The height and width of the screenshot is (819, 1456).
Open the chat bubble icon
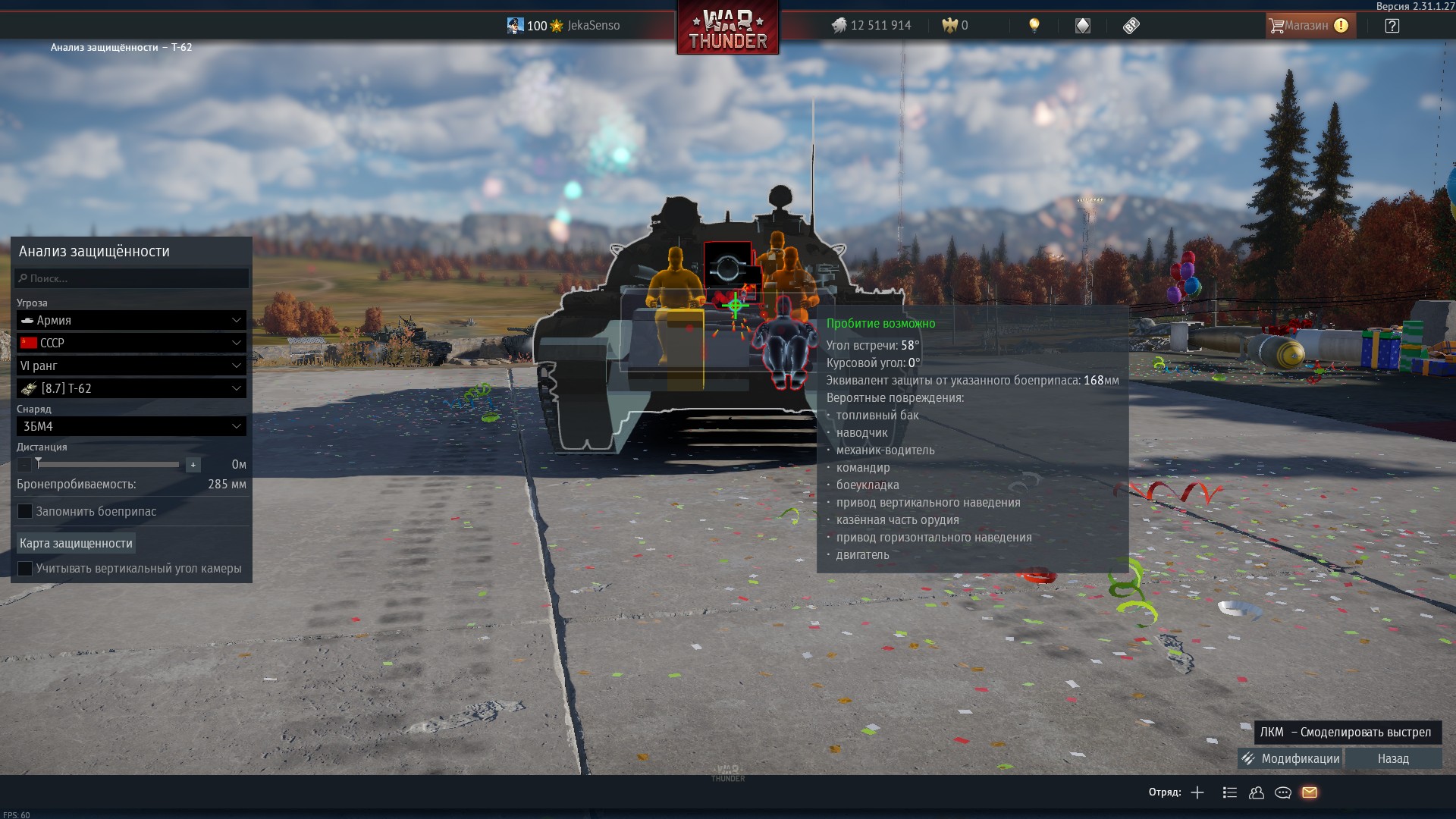tap(1283, 792)
